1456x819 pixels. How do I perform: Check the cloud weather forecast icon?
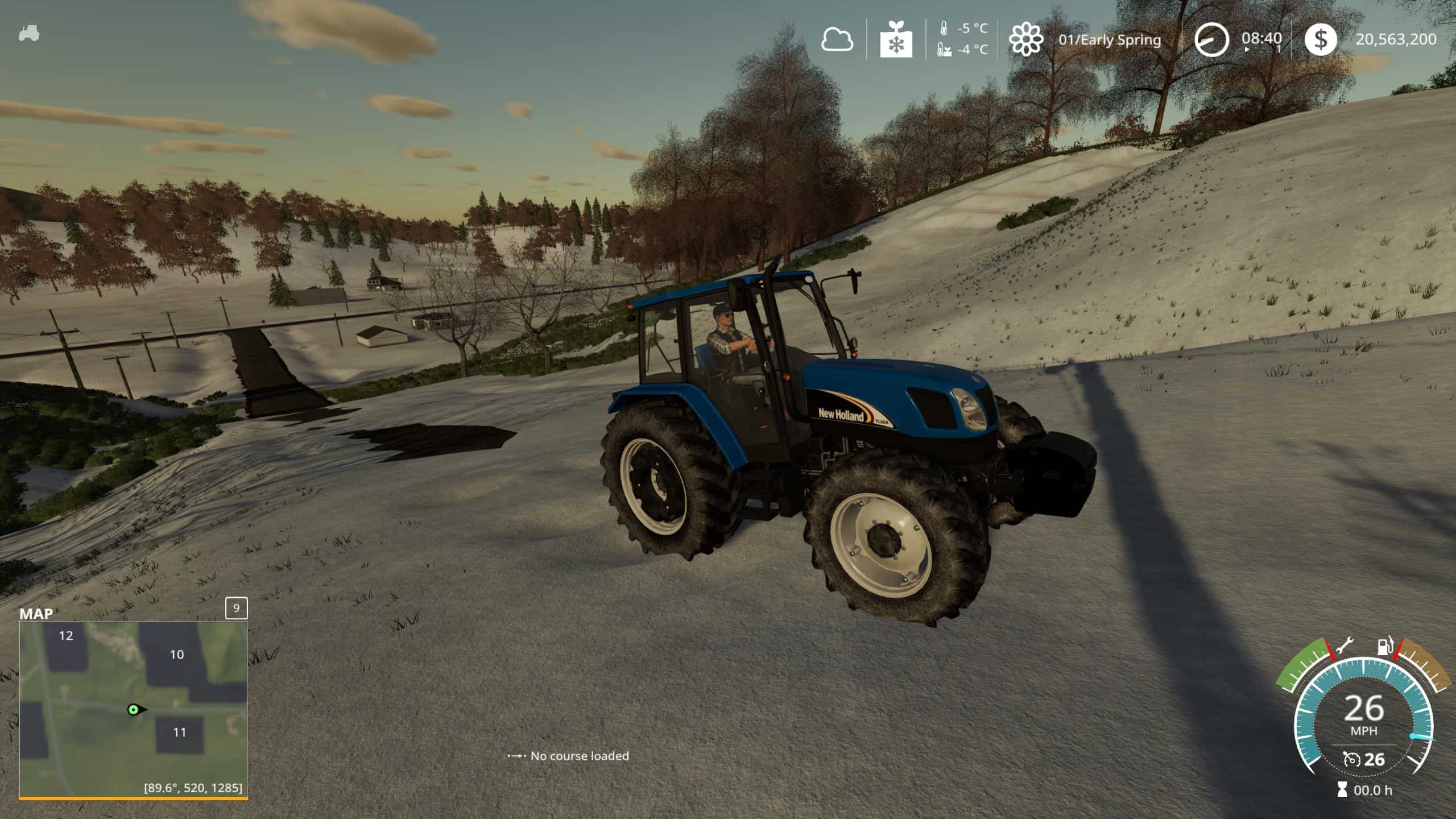[837, 40]
